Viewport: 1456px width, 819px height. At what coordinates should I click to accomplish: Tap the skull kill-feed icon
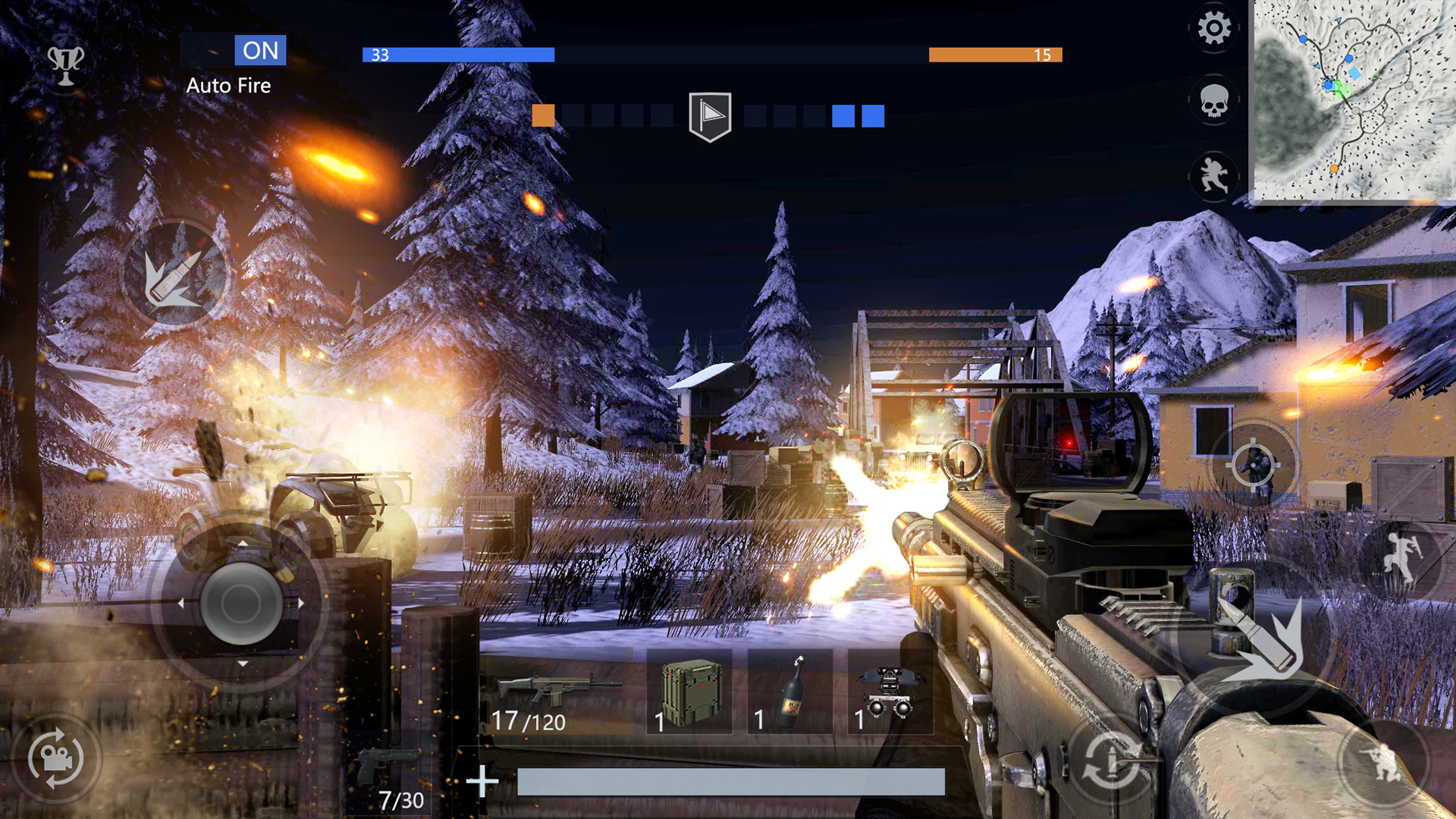[x=1213, y=101]
